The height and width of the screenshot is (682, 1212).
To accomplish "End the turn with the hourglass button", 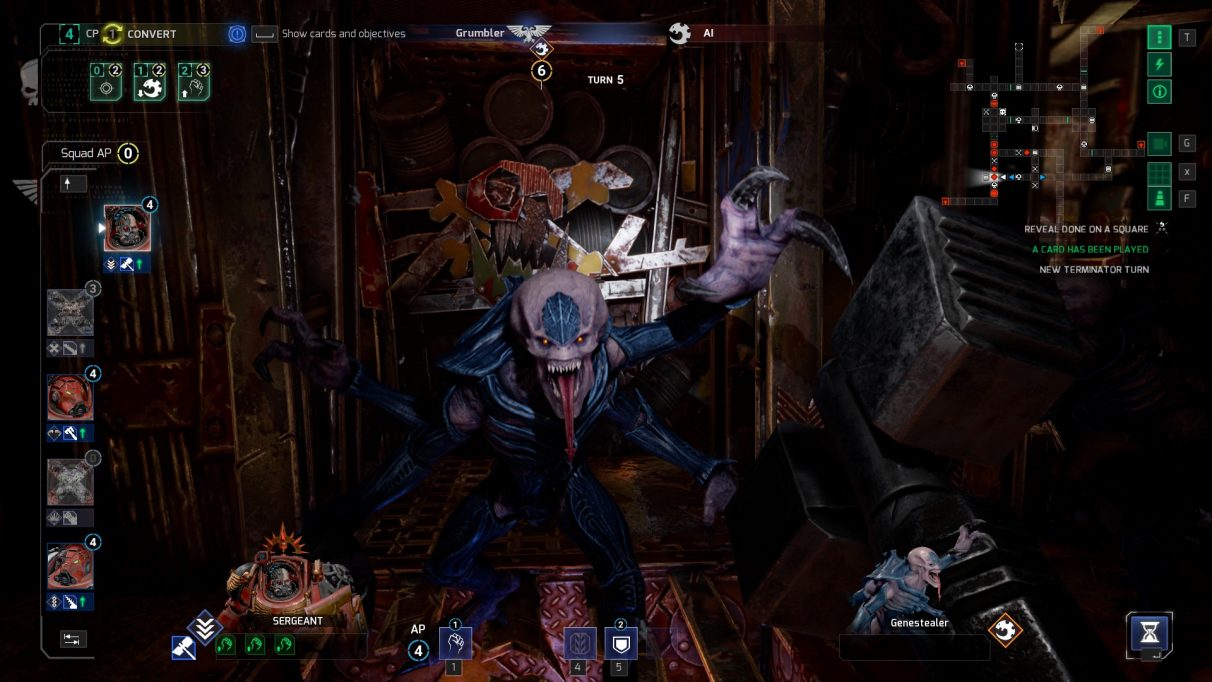I will [x=1150, y=633].
